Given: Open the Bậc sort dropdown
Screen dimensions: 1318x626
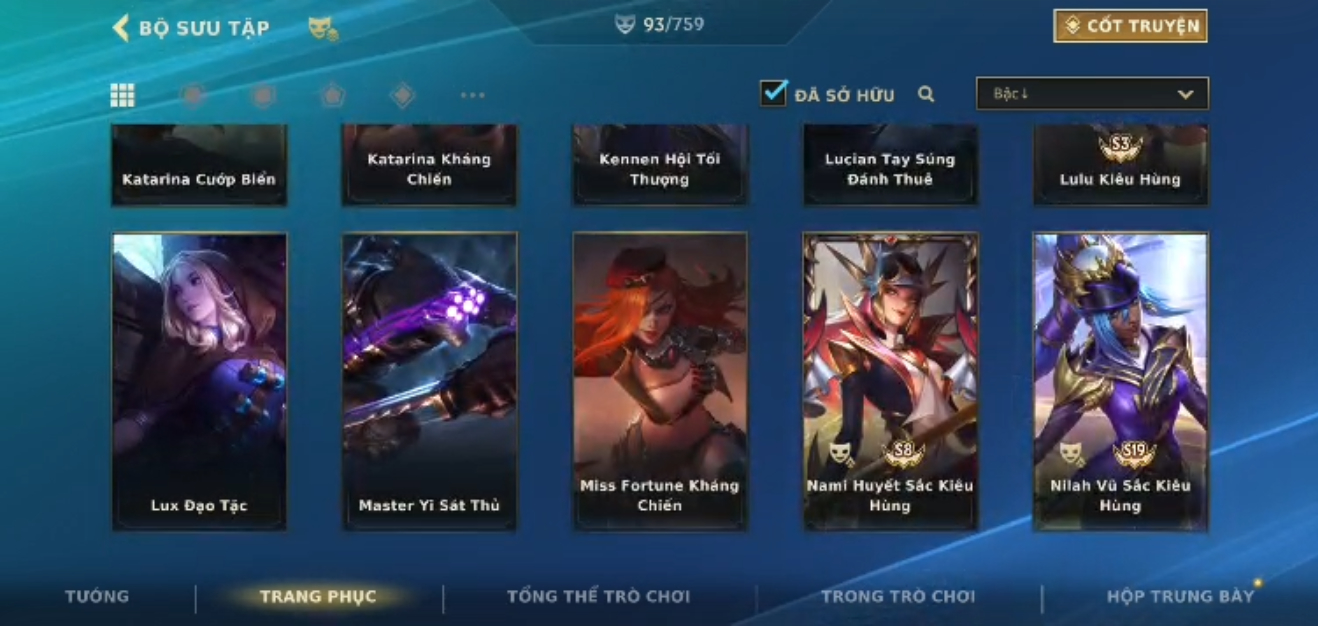Looking at the screenshot, I should 1092,94.
